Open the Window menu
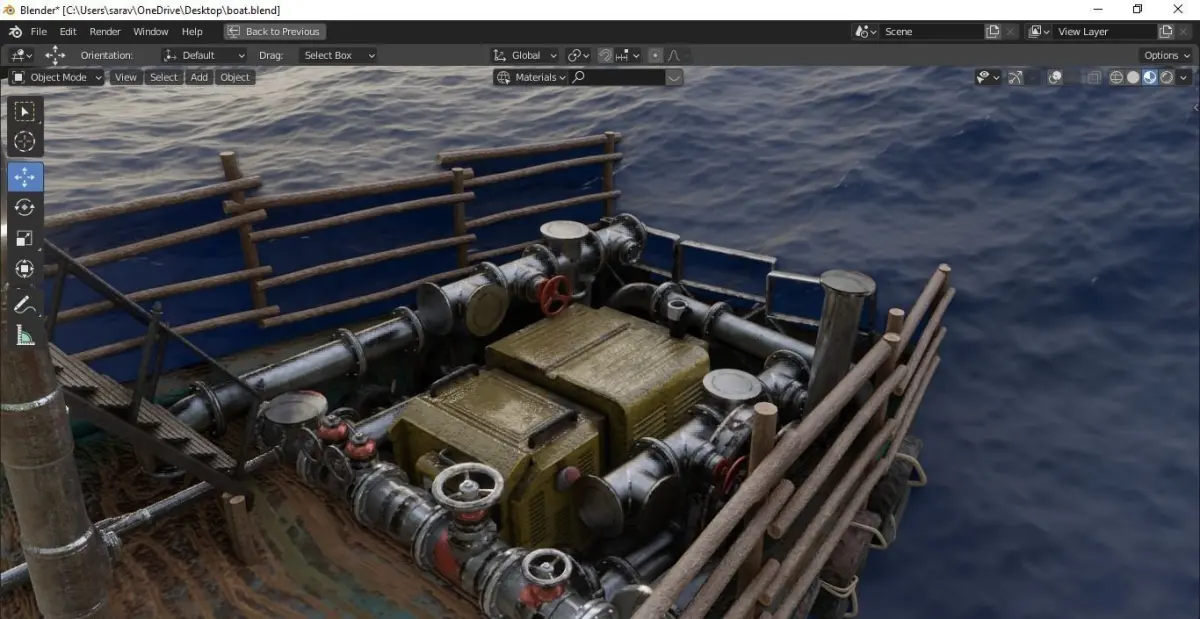 click(x=151, y=32)
